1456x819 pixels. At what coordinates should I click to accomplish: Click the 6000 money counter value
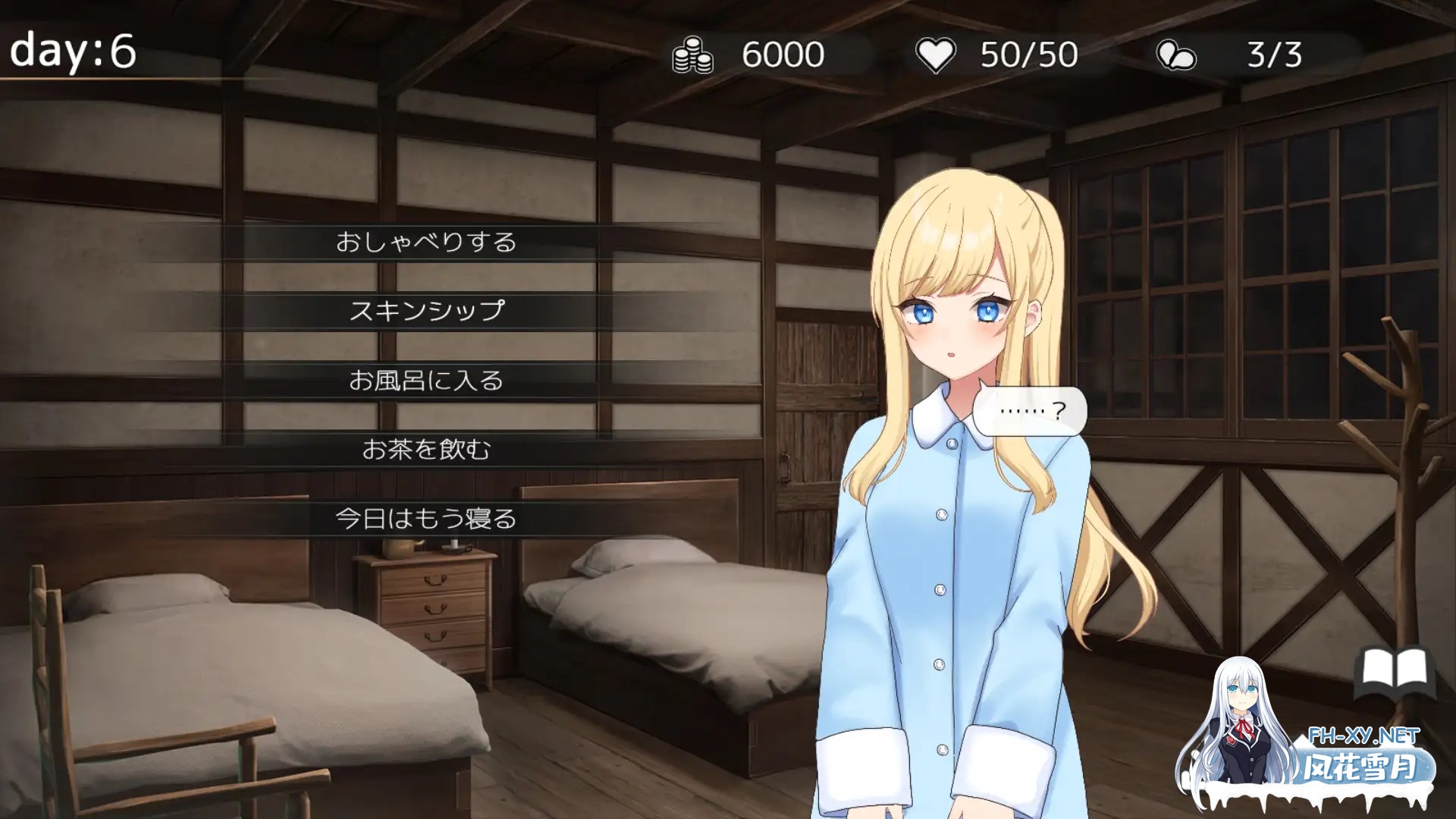click(784, 53)
